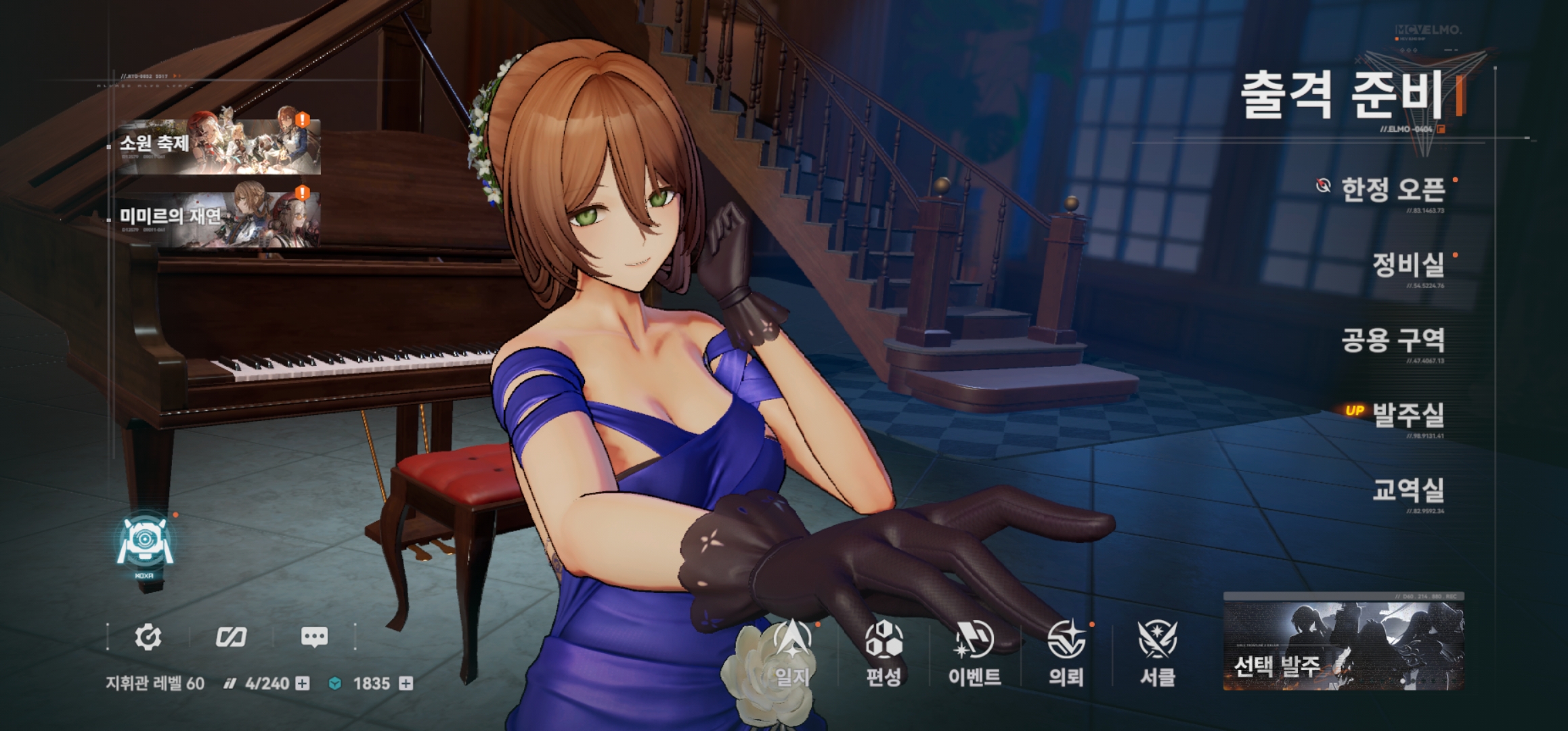Open the 소원 축제 event banner

pyautogui.click(x=218, y=144)
